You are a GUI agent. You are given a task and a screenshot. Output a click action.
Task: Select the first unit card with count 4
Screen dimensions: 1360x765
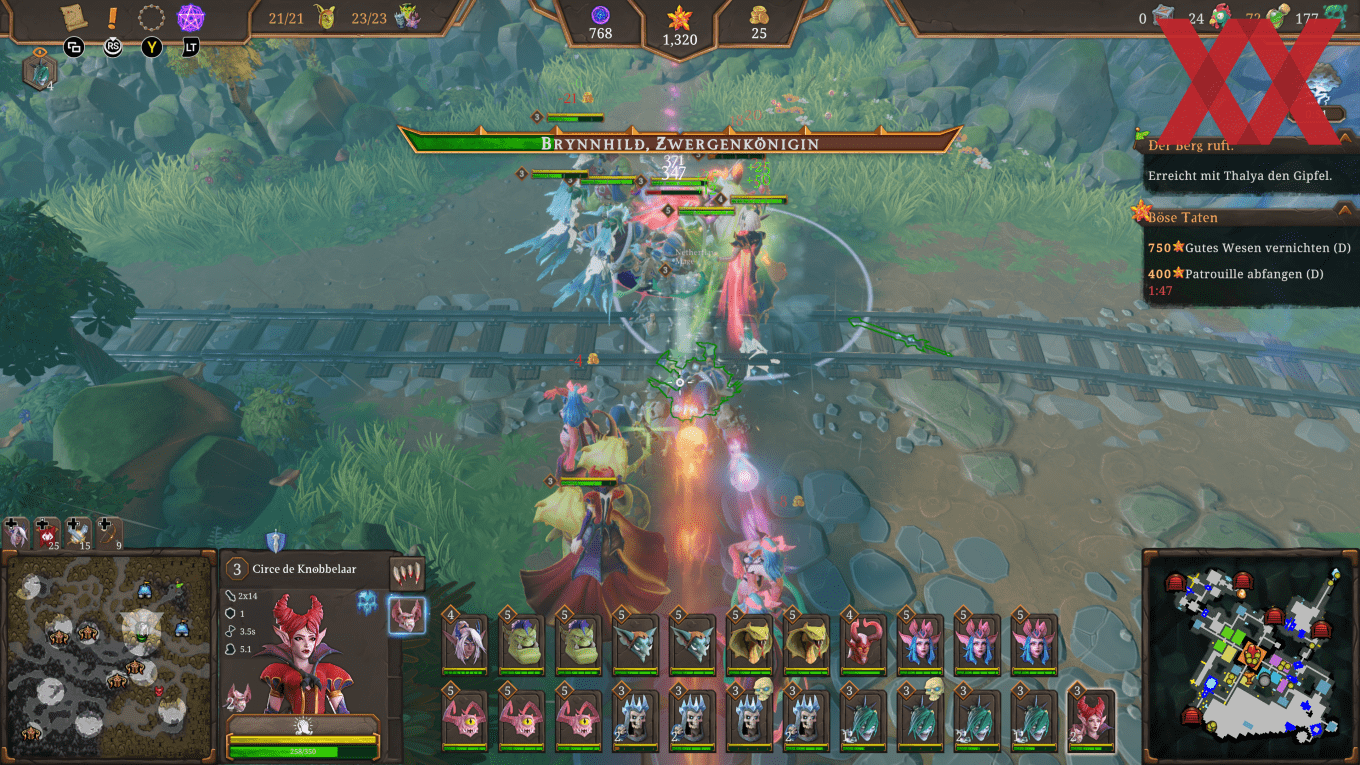tap(463, 645)
